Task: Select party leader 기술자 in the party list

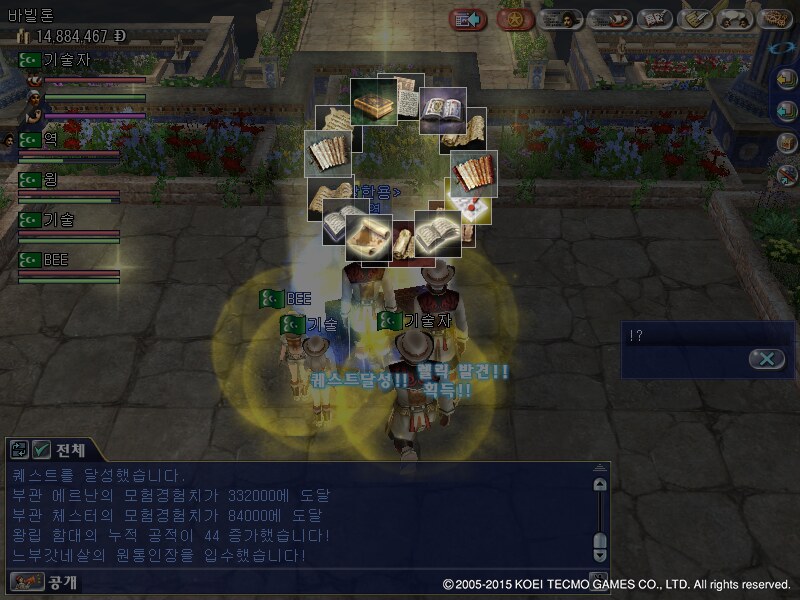Action: click(x=66, y=60)
